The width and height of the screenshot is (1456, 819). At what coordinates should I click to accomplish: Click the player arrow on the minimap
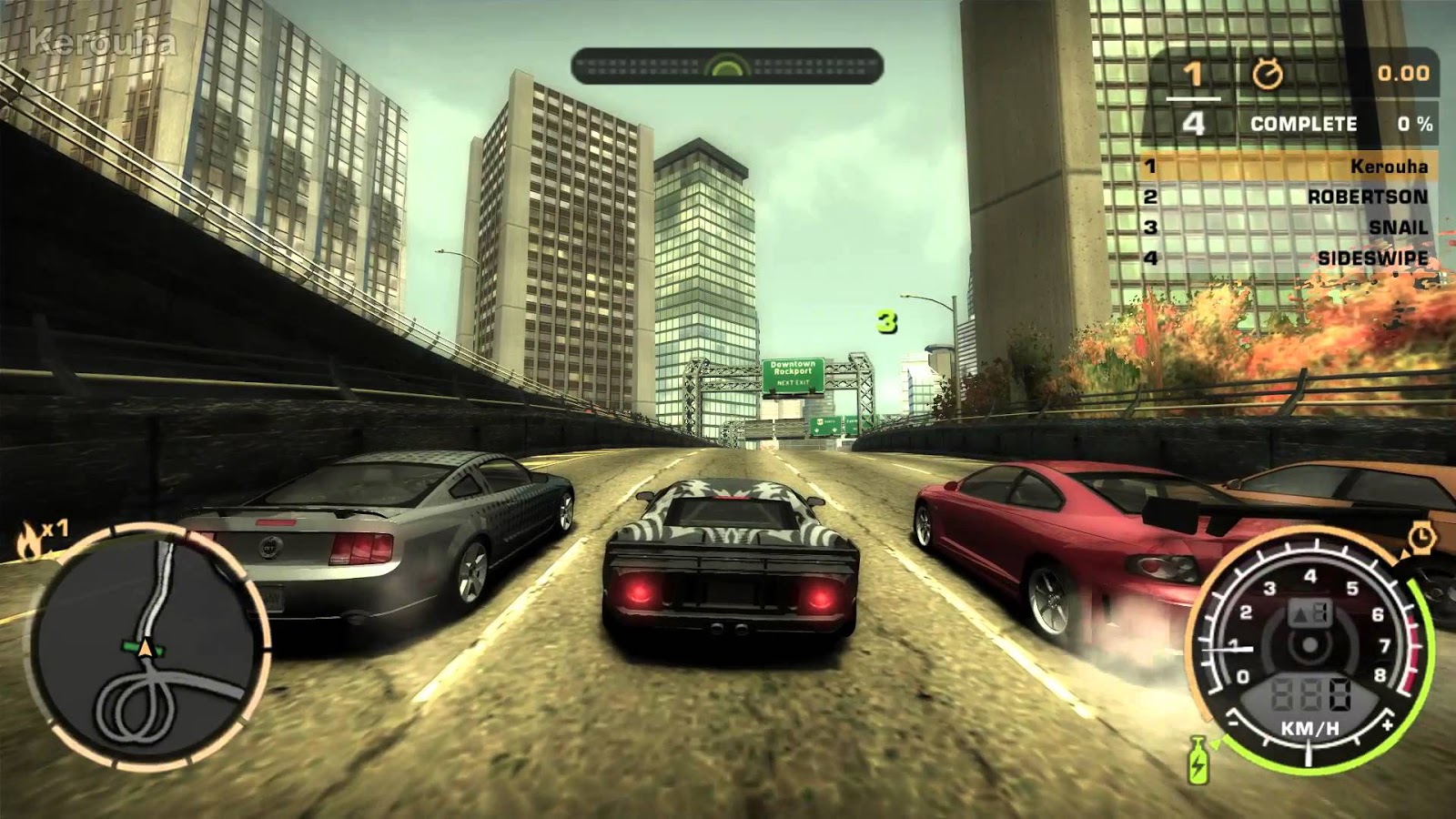[144, 649]
